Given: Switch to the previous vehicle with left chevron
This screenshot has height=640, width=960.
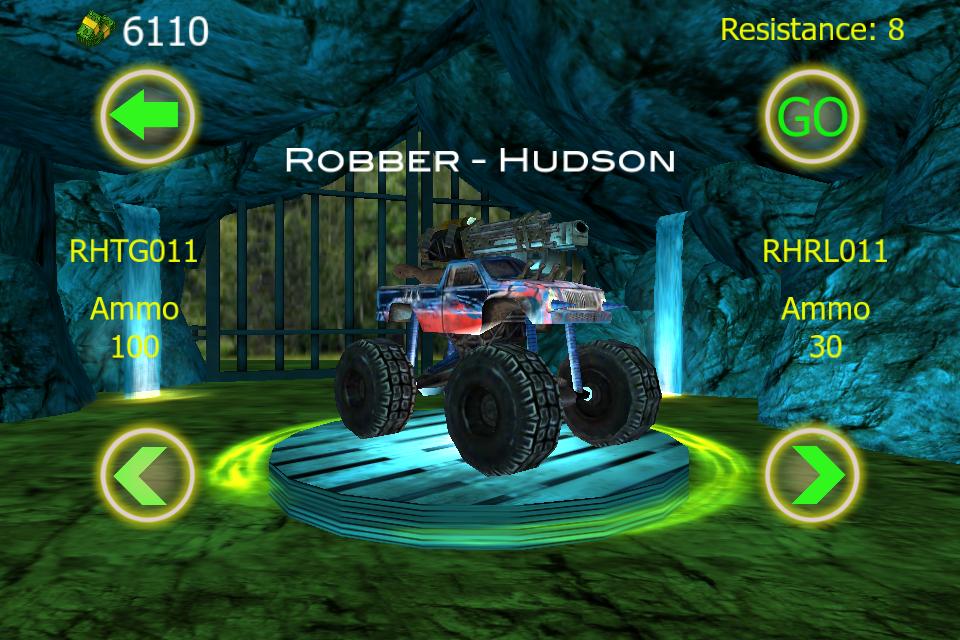Looking at the screenshot, I should tap(146, 475).
